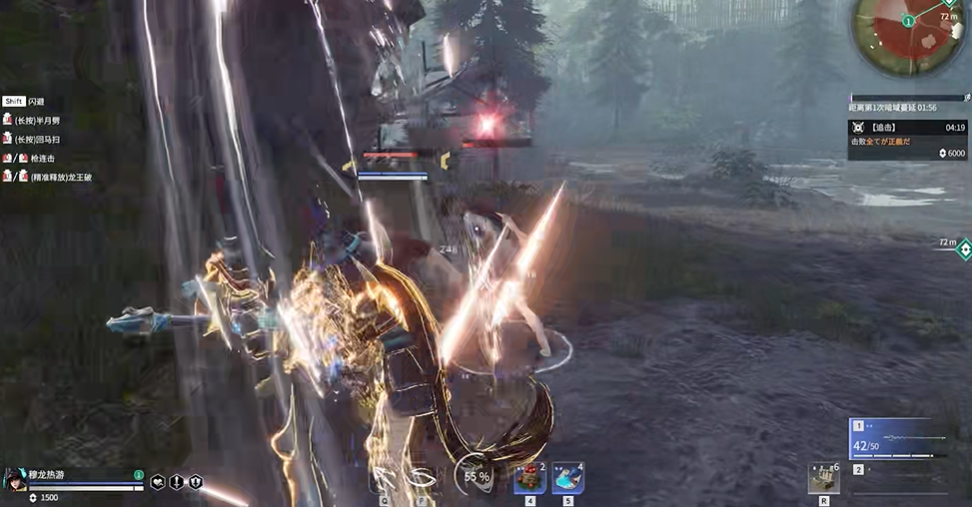
Task: Use the weapon repair kit item
Action: (823, 478)
